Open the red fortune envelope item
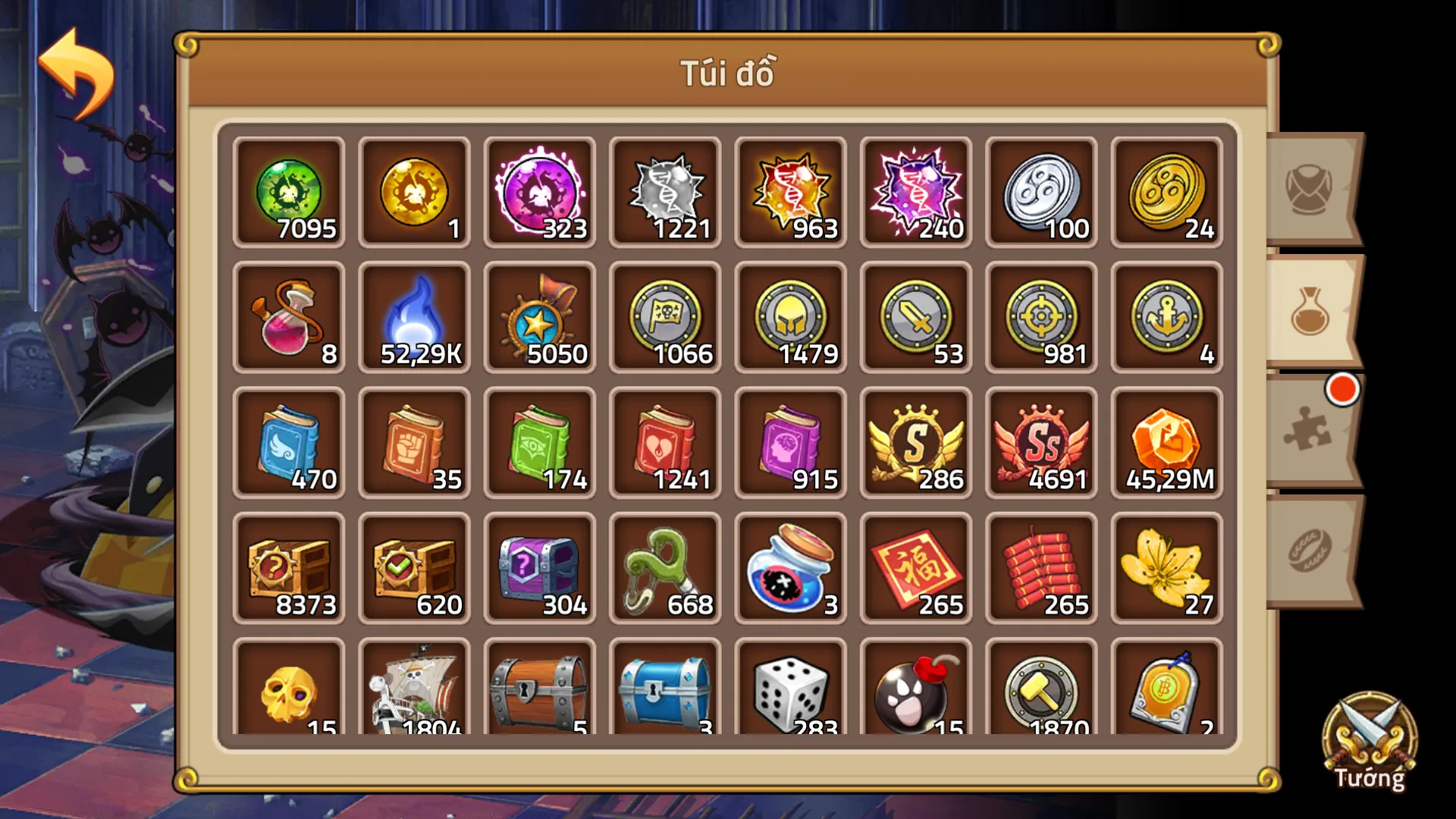 (x=915, y=569)
